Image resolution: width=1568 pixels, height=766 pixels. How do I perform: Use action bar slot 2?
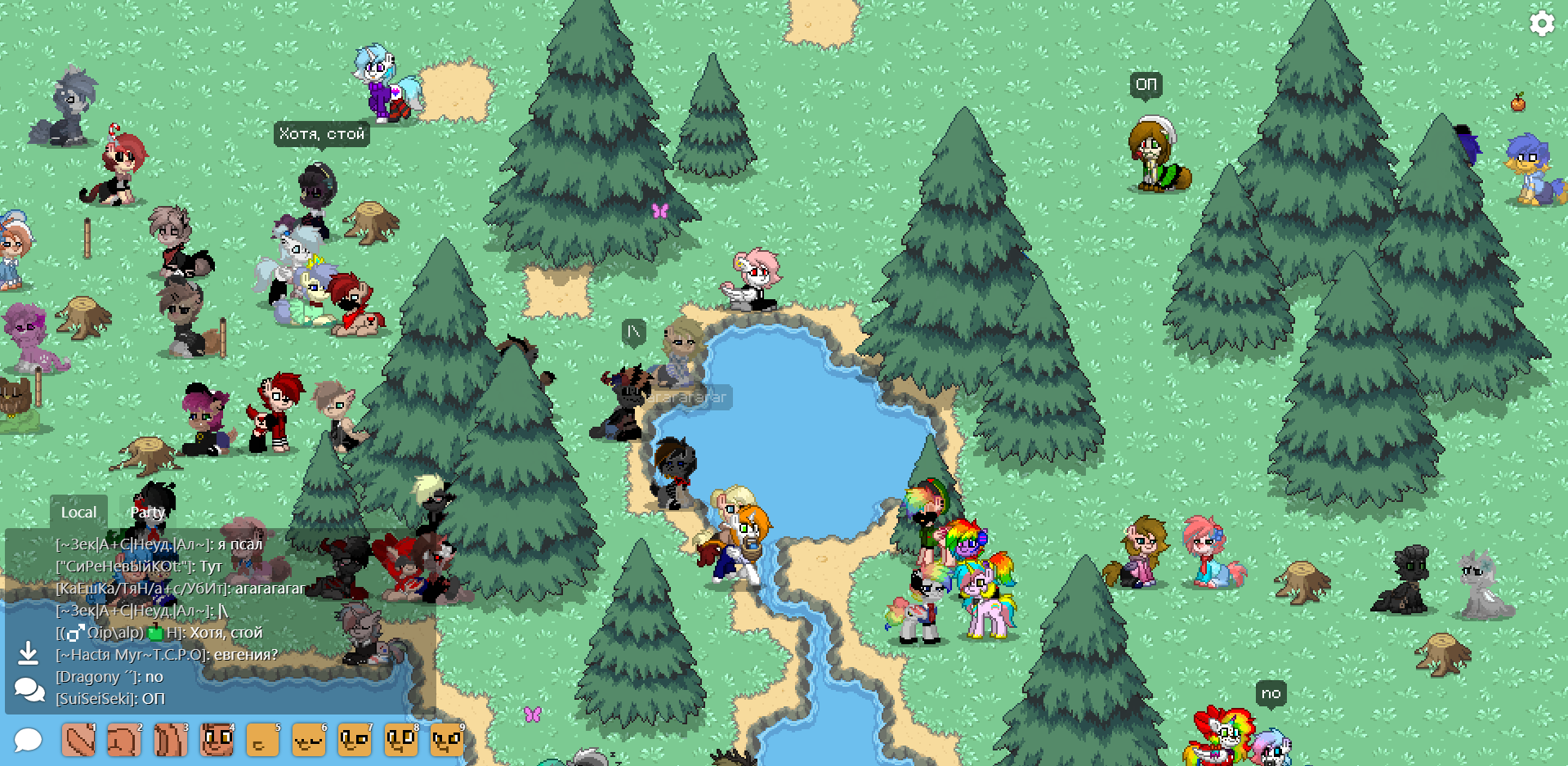click(x=124, y=741)
